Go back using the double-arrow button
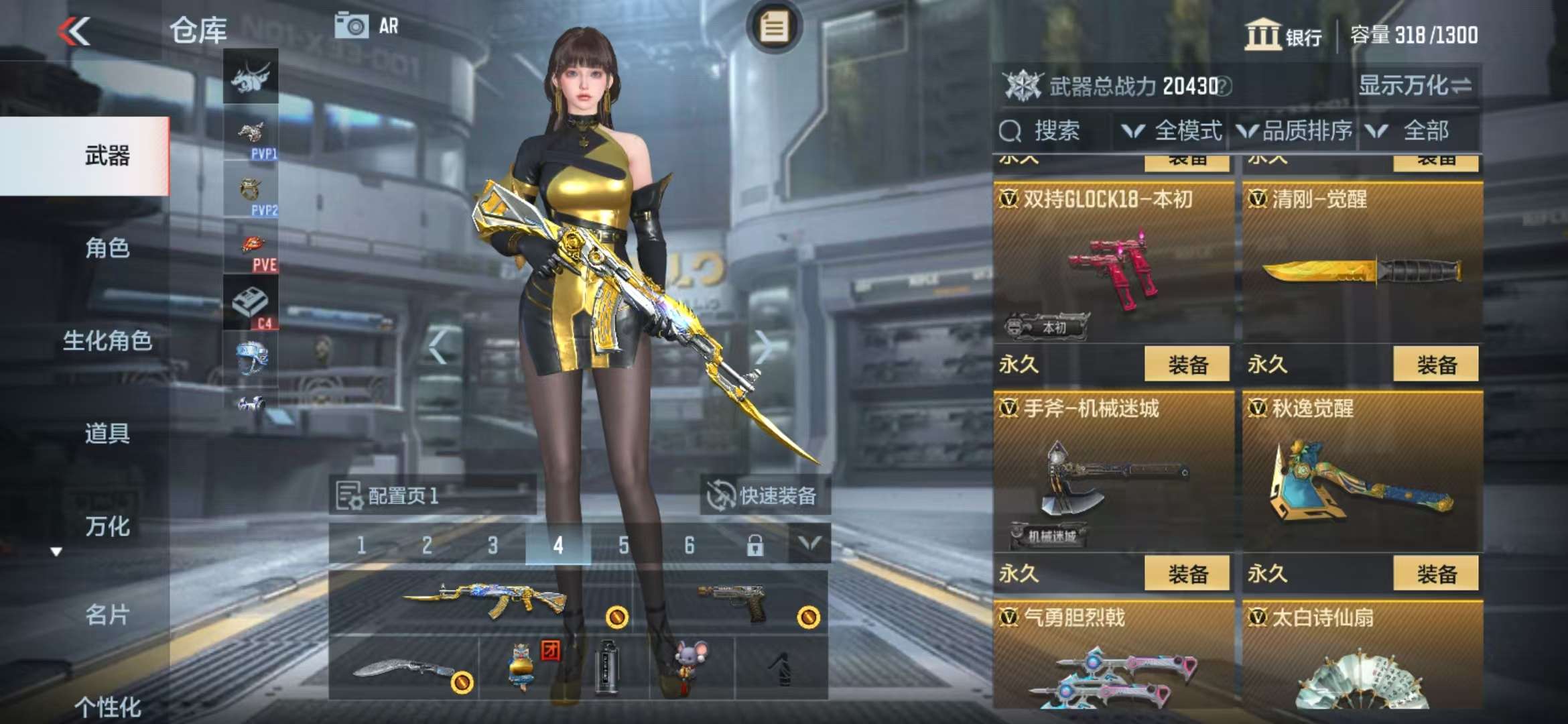The image size is (1568, 724). pos(74,32)
